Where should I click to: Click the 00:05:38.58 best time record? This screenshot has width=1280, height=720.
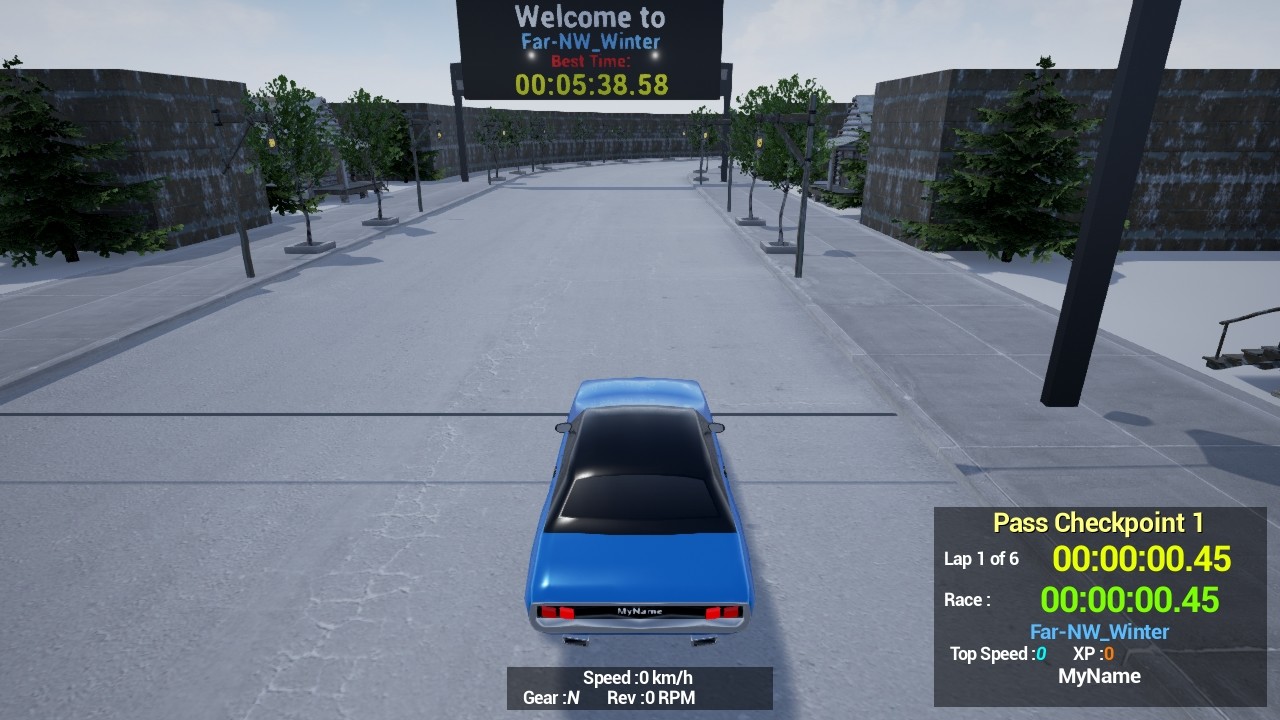590,86
